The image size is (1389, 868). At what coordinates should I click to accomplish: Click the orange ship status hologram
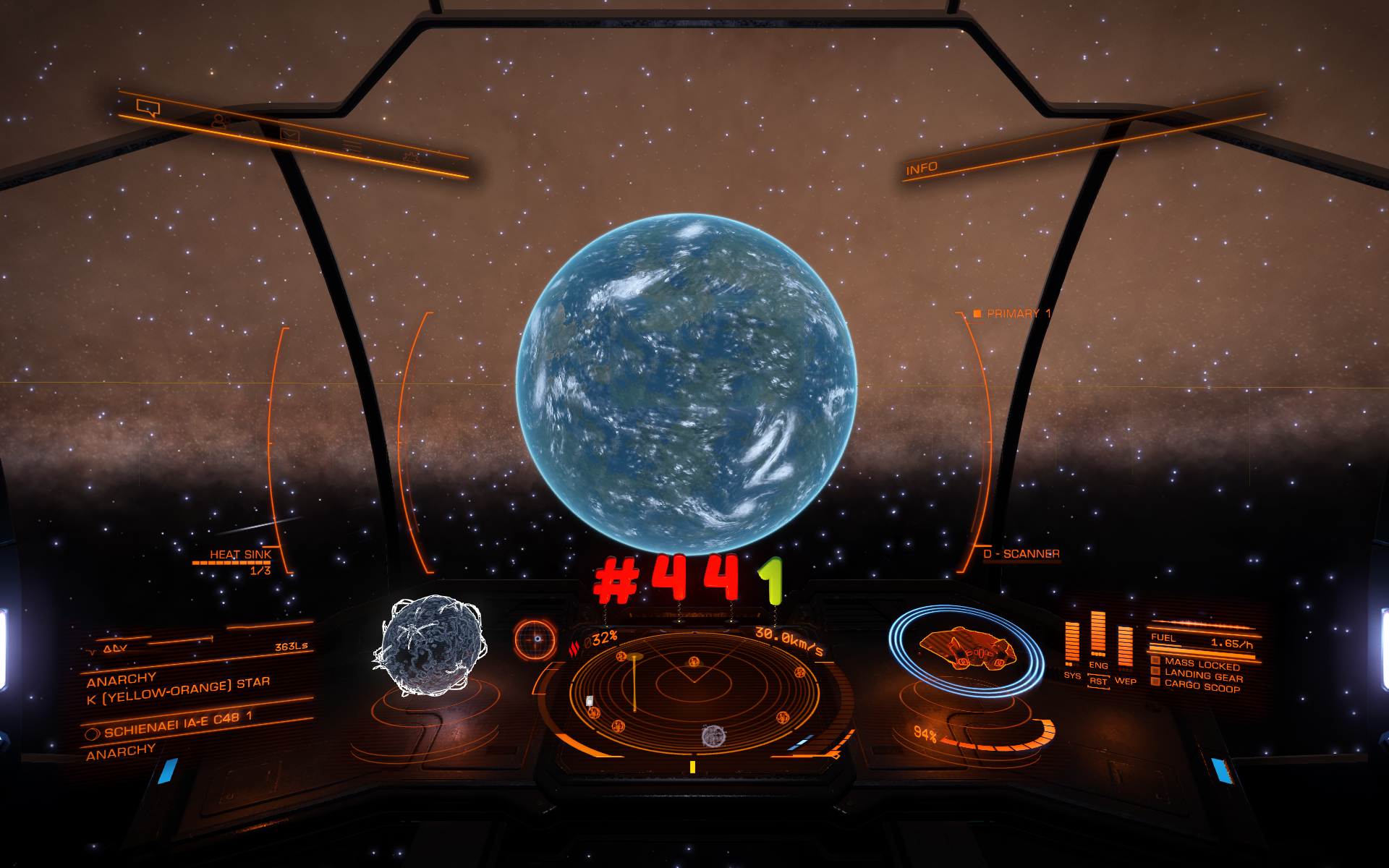coord(967,648)
